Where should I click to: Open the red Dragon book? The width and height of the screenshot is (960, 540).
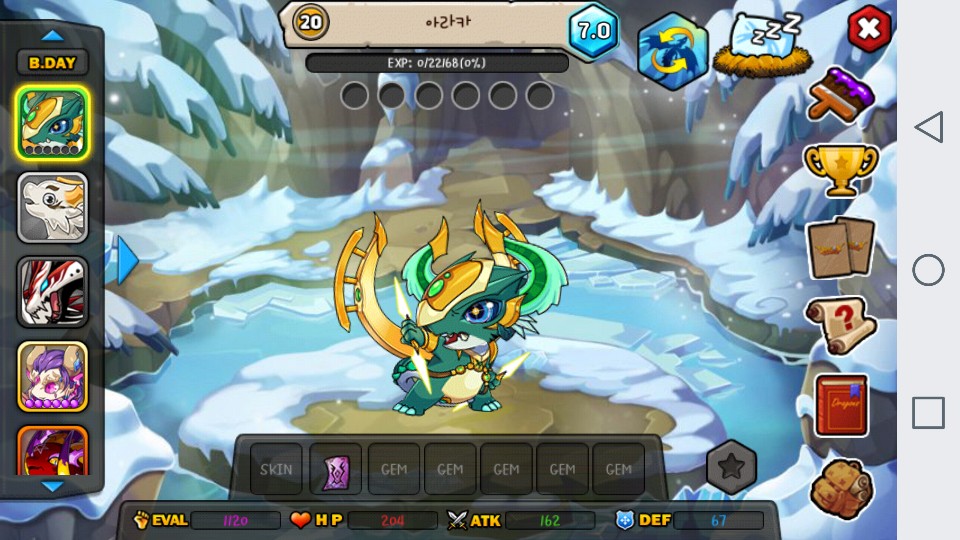841,405
